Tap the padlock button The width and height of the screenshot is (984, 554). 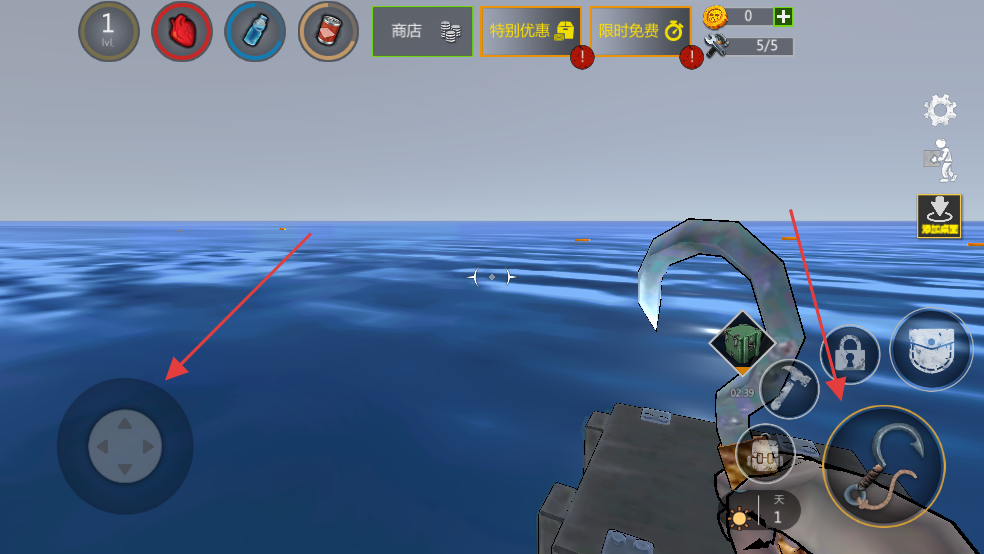850,354
